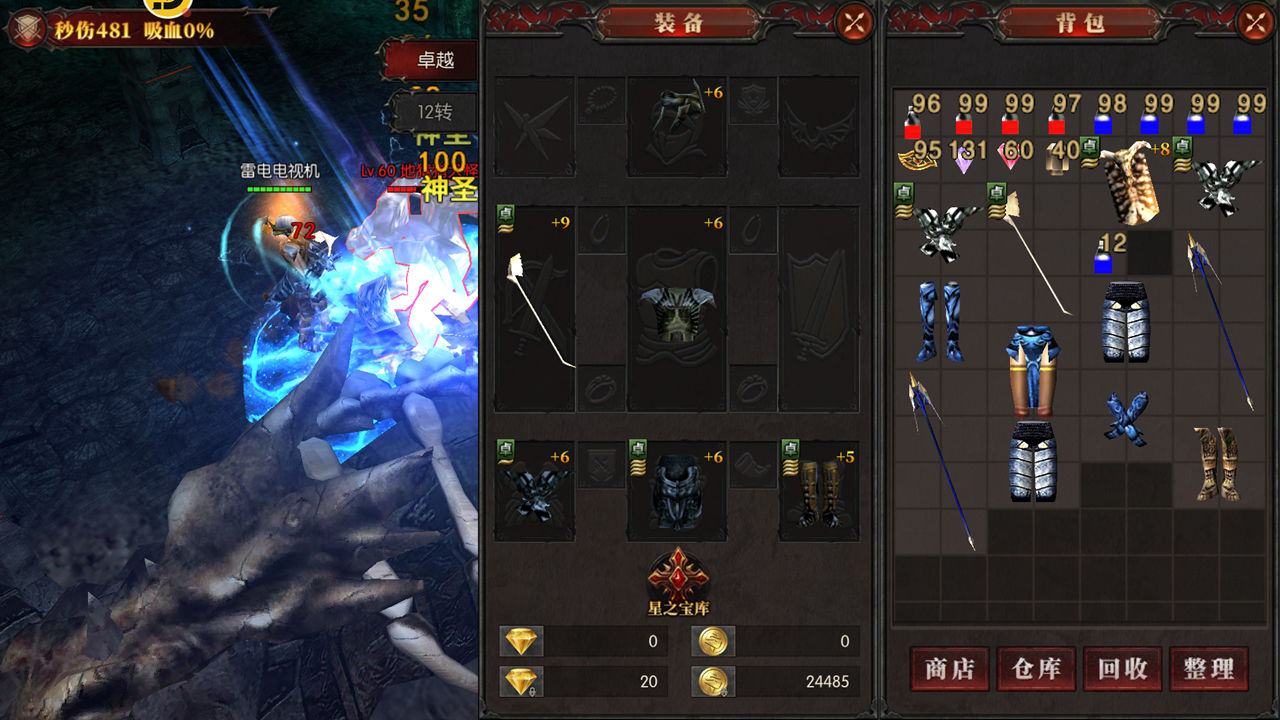Viewport: 1280px width, 720px height.
Task: Click the 回收 recycle button
Action: (x=1122, y=668)
